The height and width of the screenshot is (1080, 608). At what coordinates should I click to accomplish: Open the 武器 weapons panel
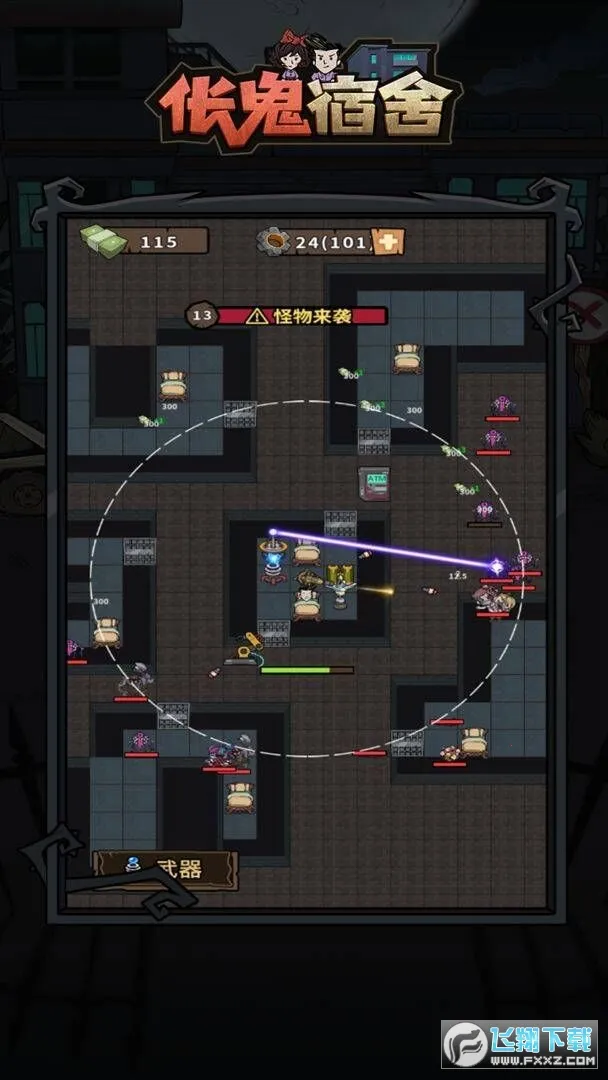pyautogui.click(x=165, y=869)
